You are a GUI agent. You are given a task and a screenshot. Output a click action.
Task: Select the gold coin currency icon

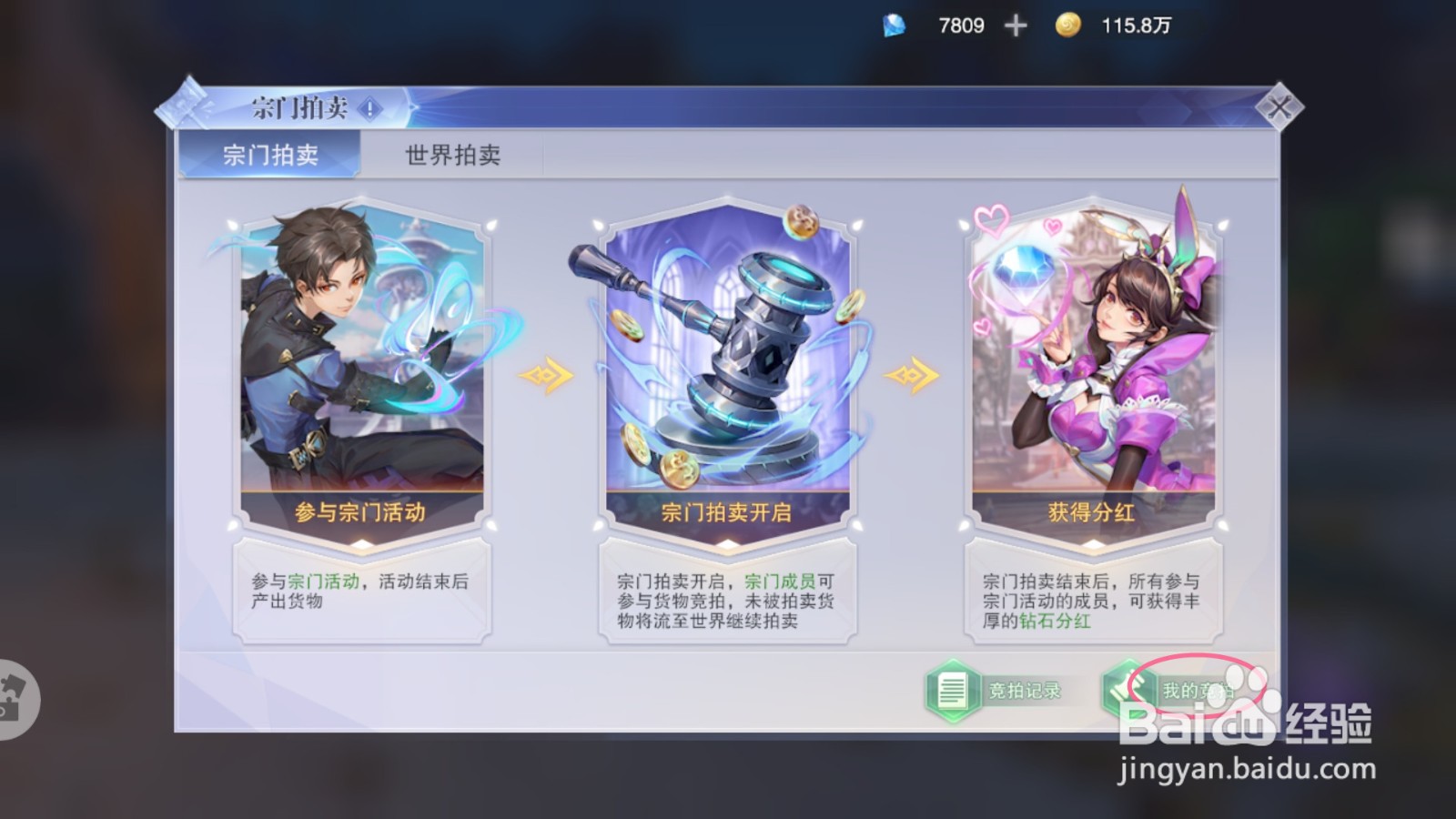[1067, 25]
